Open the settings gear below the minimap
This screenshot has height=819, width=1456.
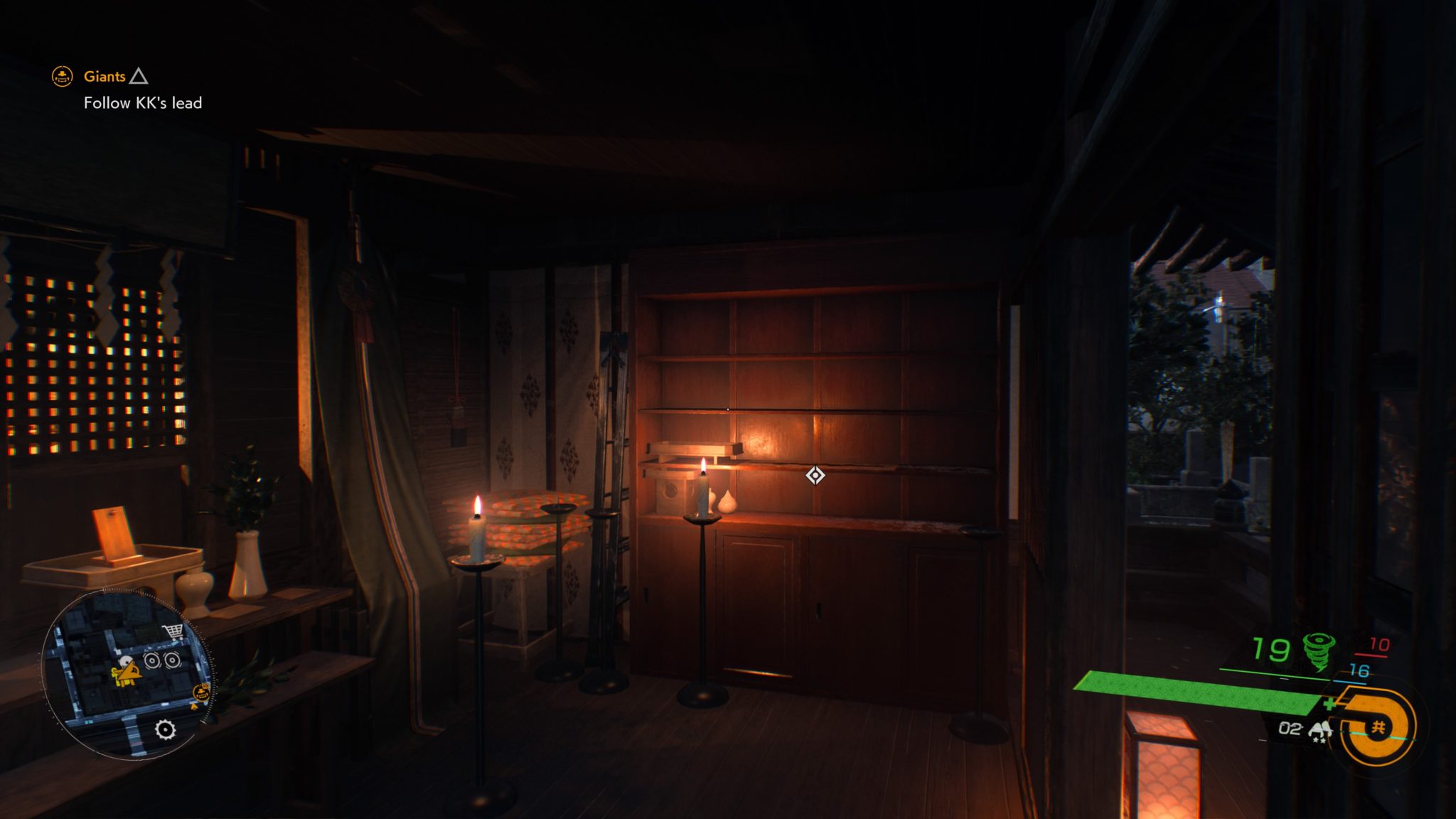click(165, 730)
